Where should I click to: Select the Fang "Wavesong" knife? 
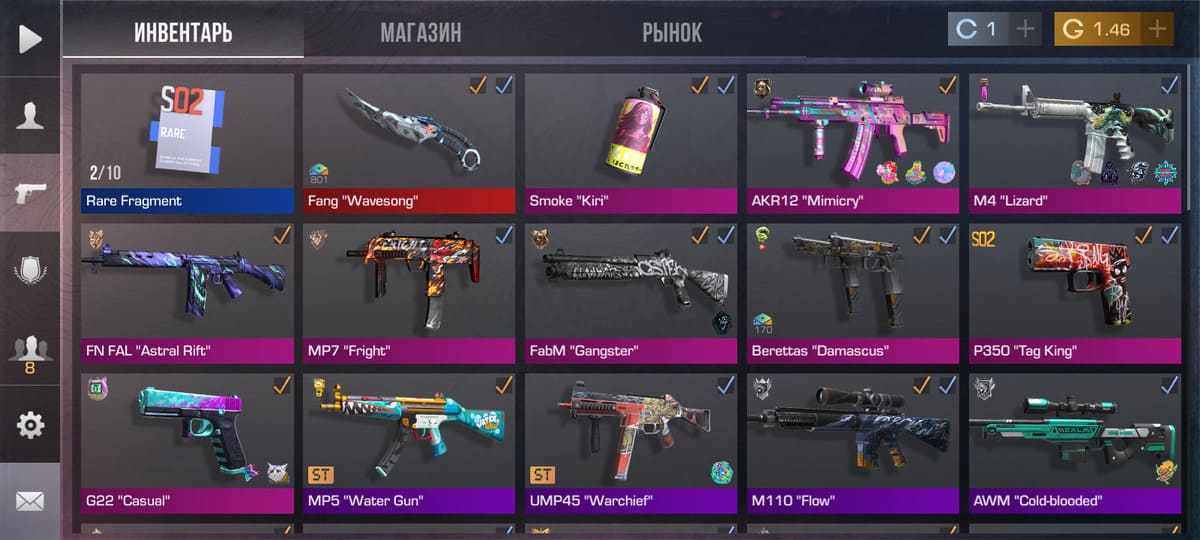[x=409, y=142]
